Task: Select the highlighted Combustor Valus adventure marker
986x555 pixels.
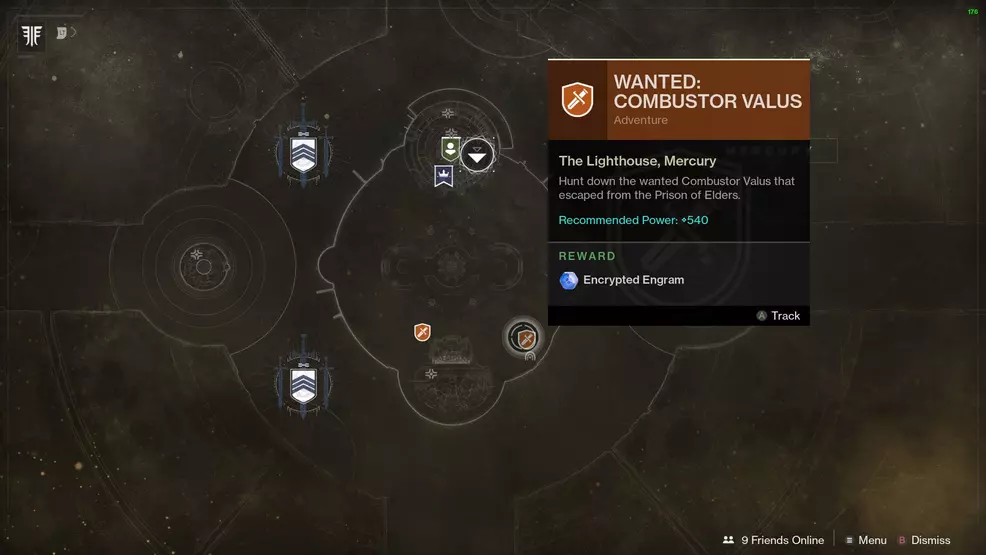Action: tap(523, 338)
